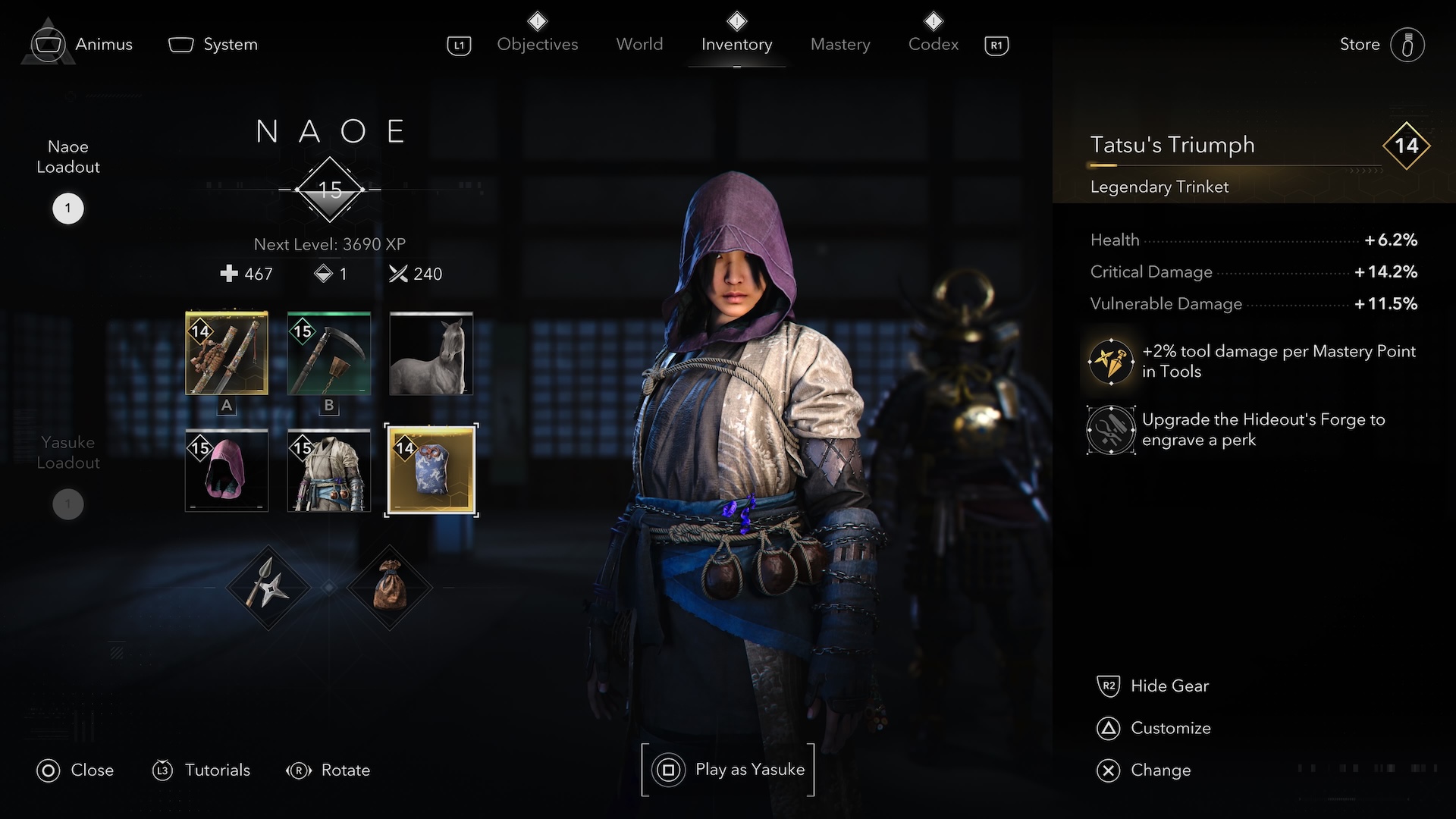Customize the selected gear
The image size is (1456, 819).
(1154, 728)
